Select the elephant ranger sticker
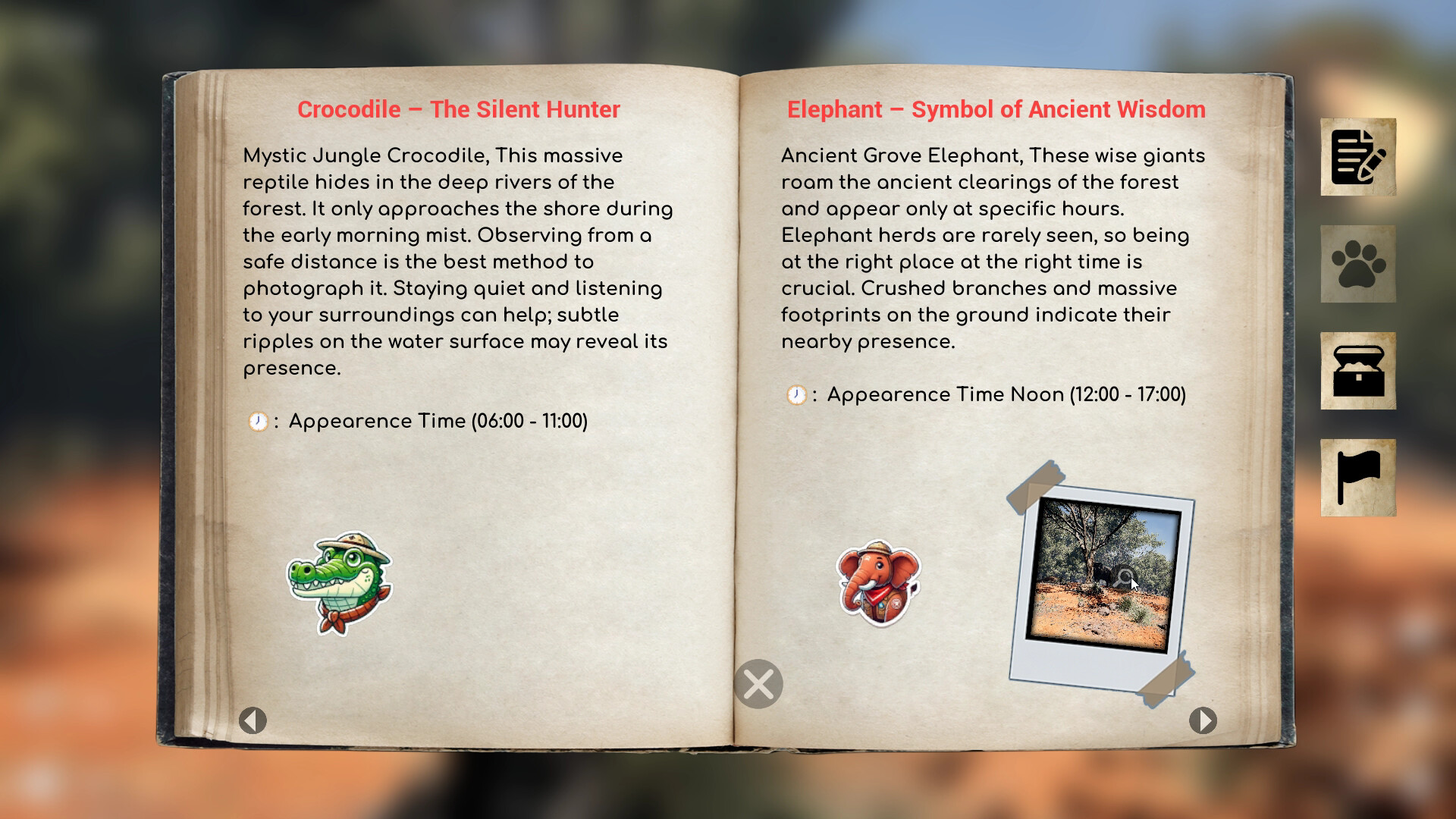1456x819 pixels. click(x=876, y=580)
